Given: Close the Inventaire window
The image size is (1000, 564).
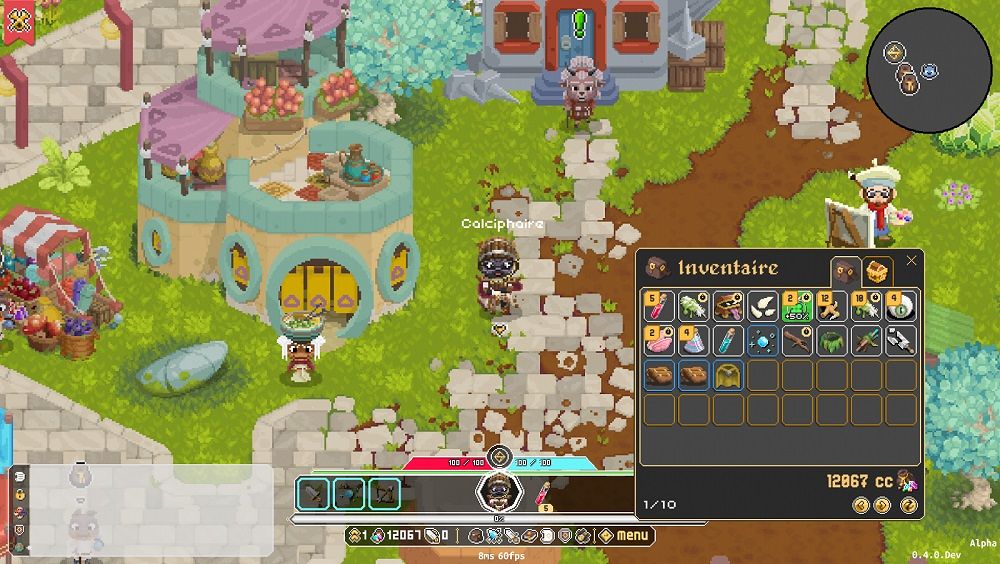Looking at the screenshot, I should pos(911,261).
